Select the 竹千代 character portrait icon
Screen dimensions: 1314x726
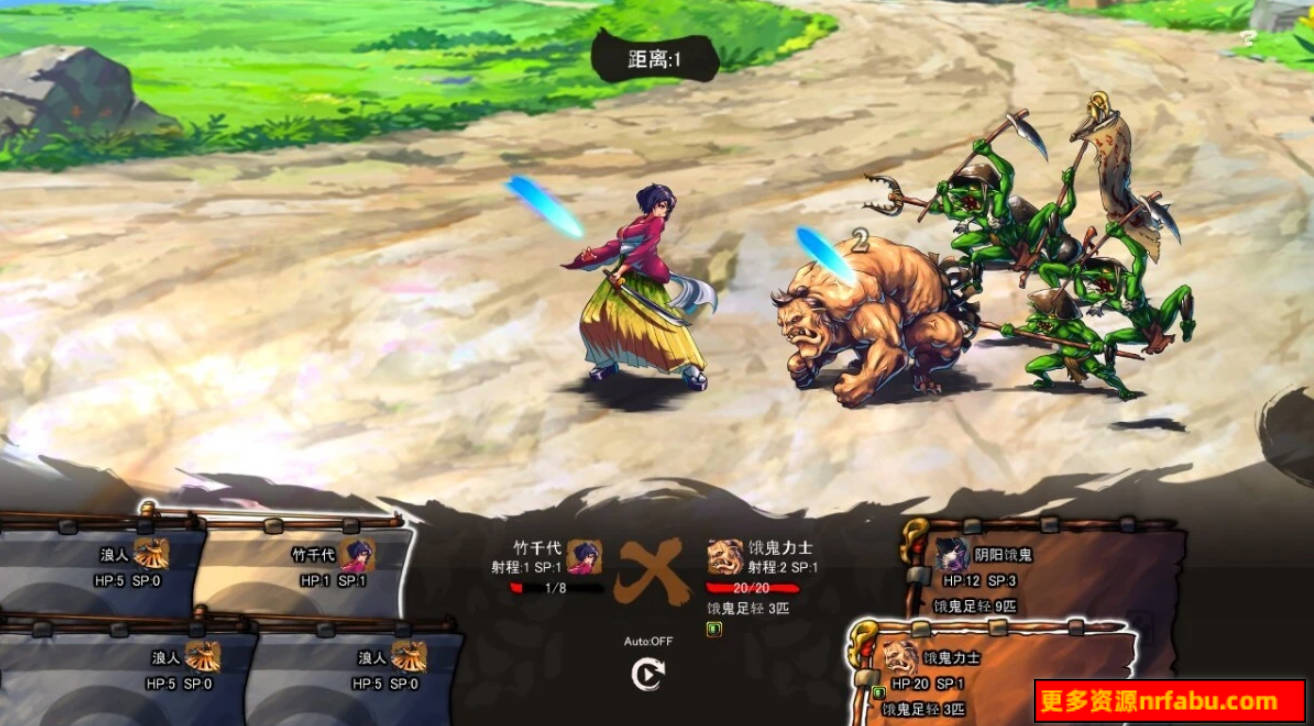tap(587, 558)
